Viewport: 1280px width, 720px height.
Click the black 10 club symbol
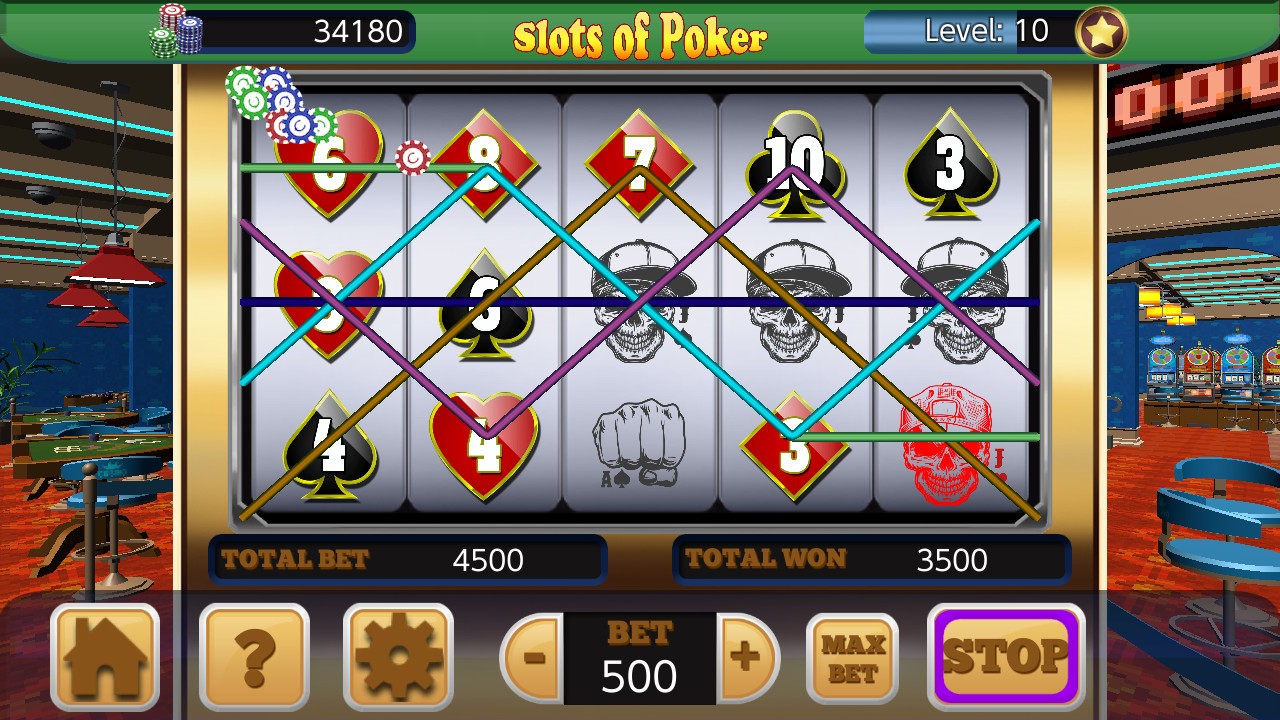(x=795, y=160)
